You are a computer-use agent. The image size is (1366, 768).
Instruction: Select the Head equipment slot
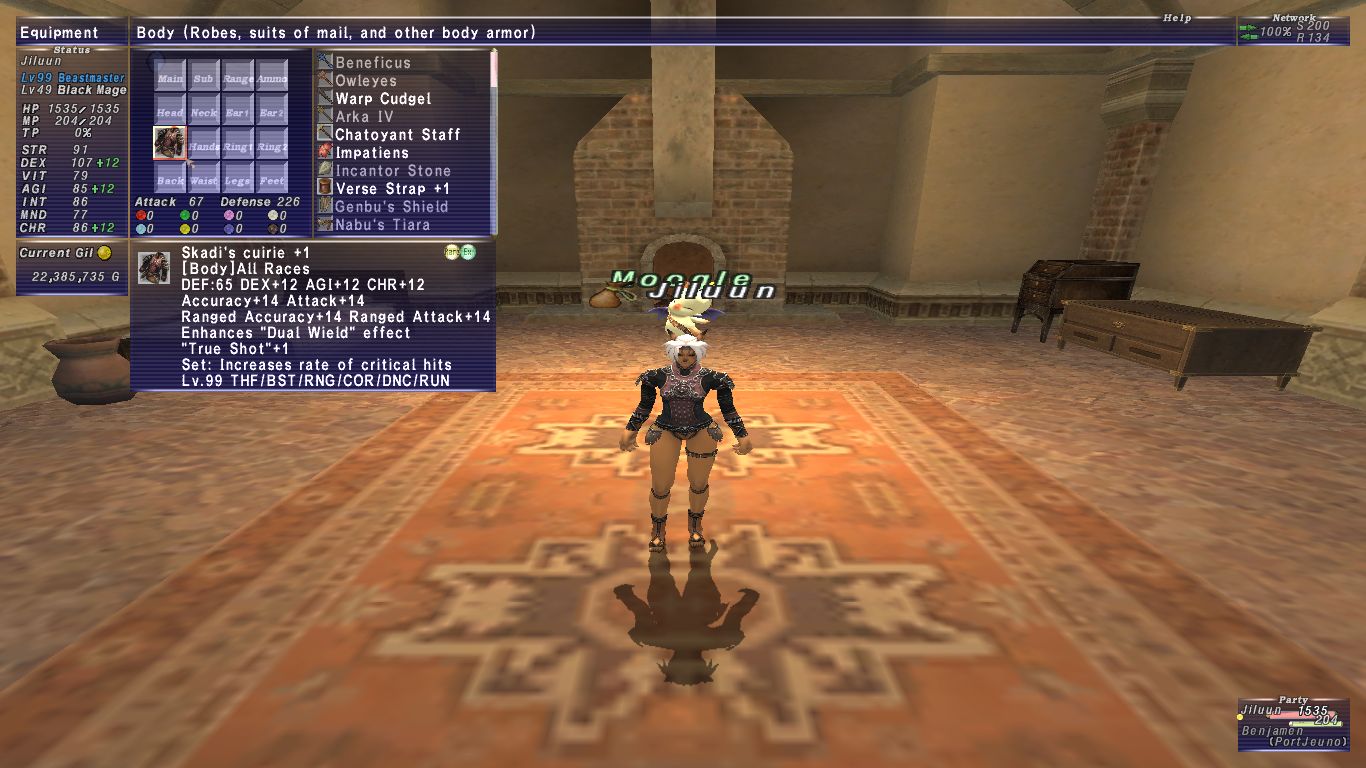click(x=170, y=111)
